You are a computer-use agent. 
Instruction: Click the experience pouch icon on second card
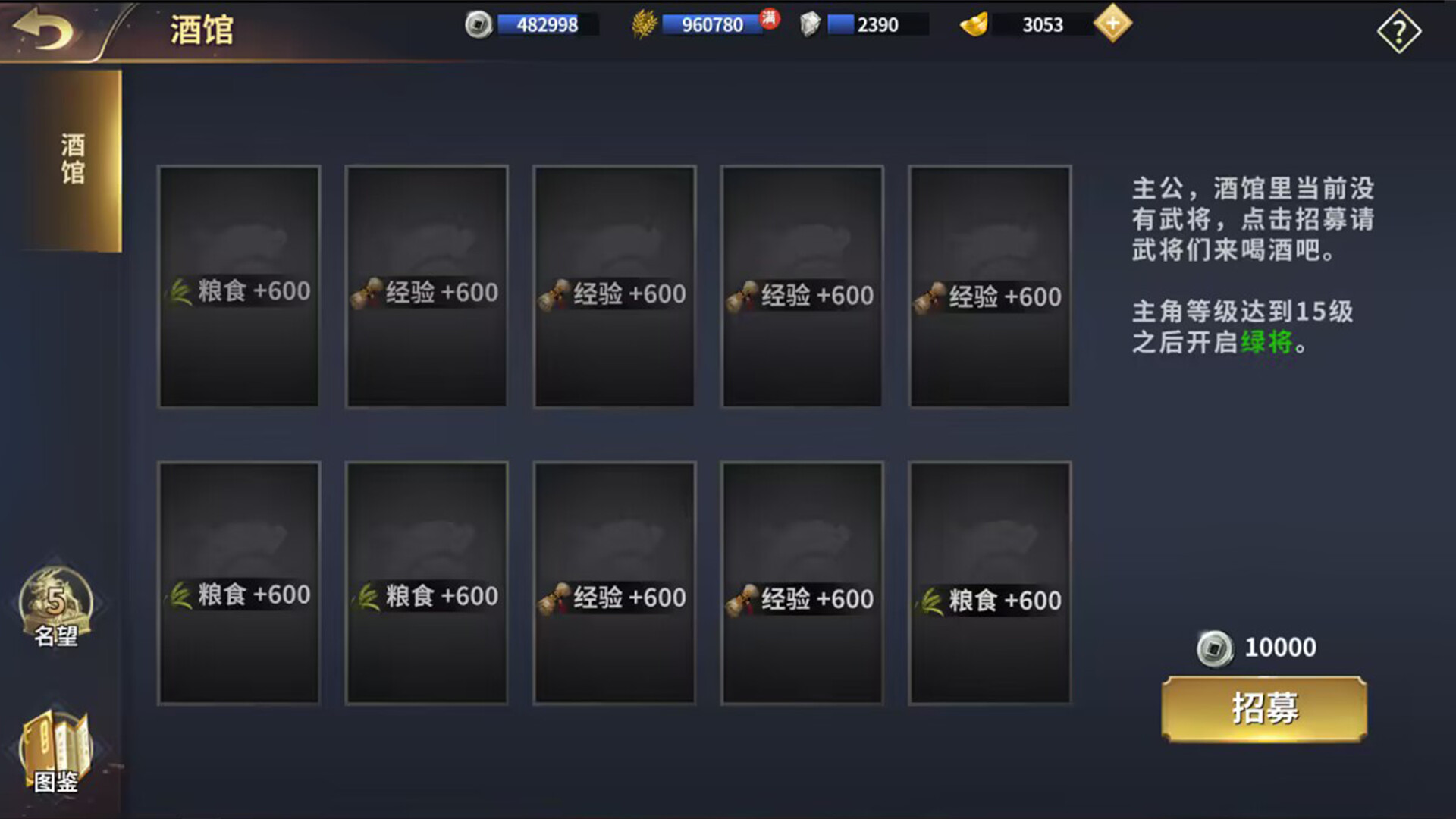(365, 290)
